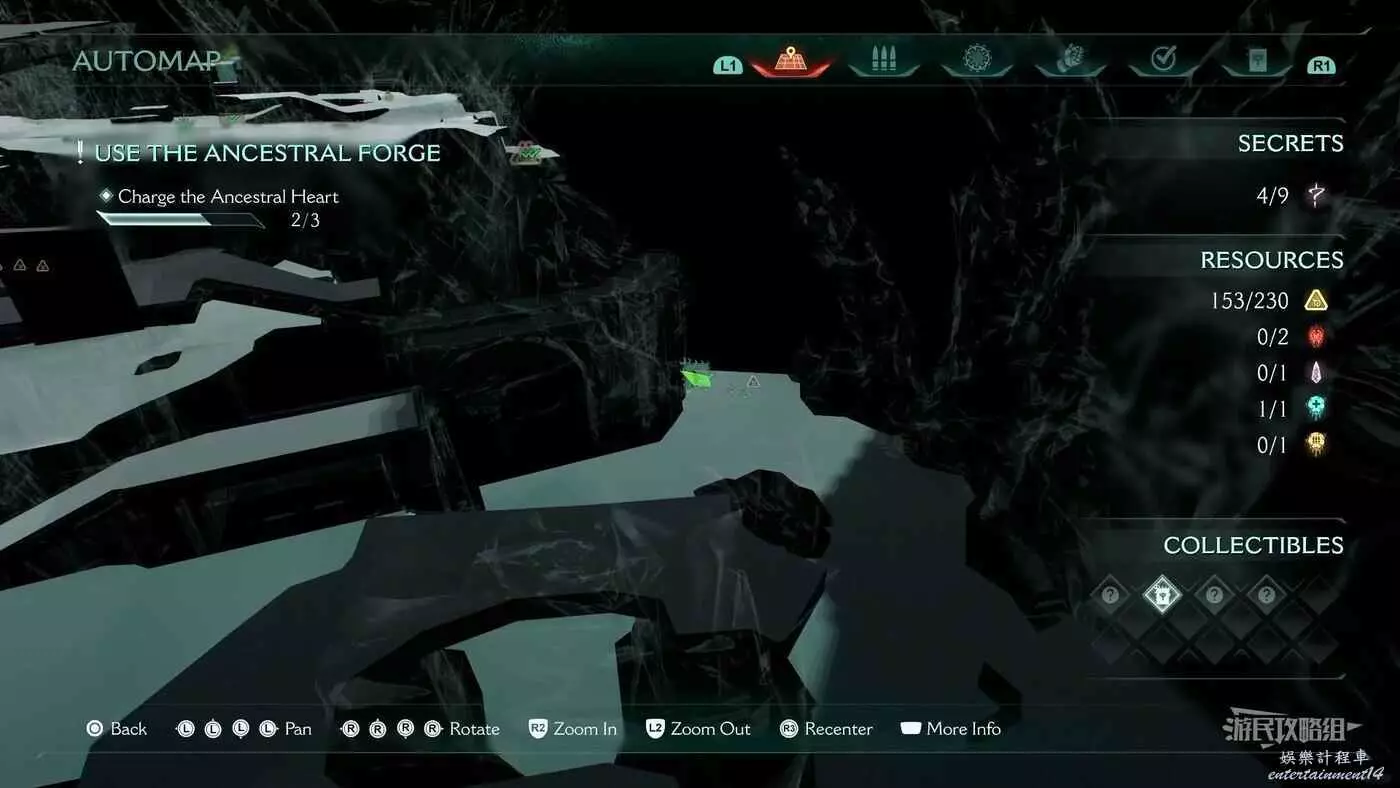The height and width of the screenshot is (788, 1400).
Task: Switch to the gauntlet fist tab
Action: [1069, 60]
